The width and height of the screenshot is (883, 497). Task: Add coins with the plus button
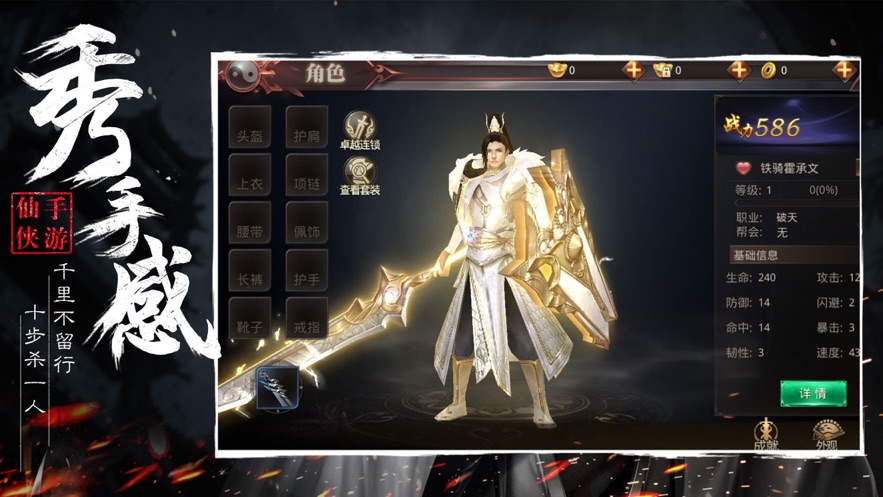coord(844,70)
